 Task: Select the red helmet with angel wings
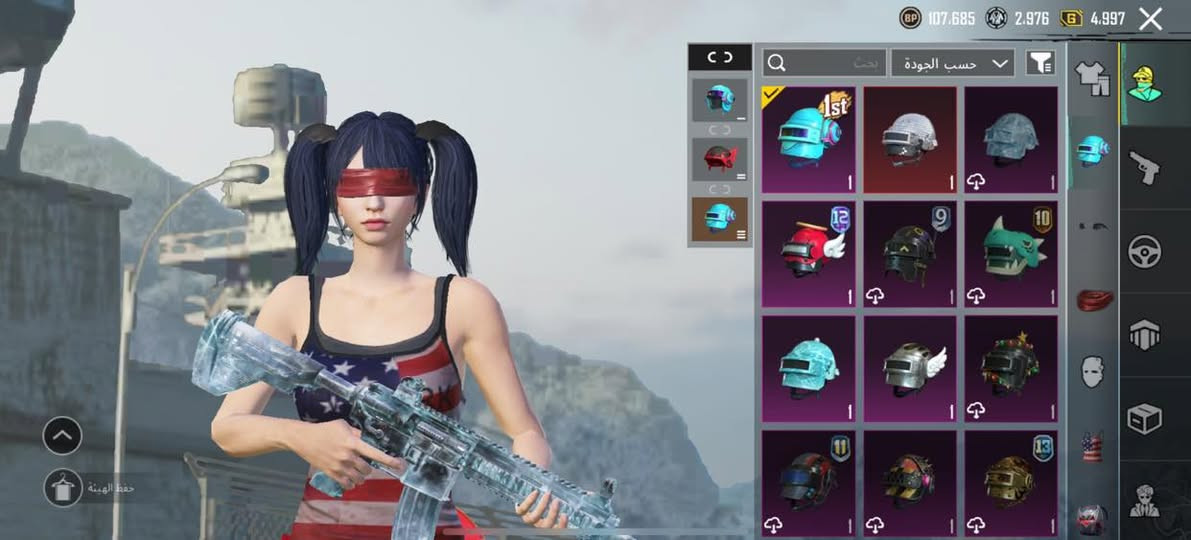pyautogui.click(x=809, y=254)
